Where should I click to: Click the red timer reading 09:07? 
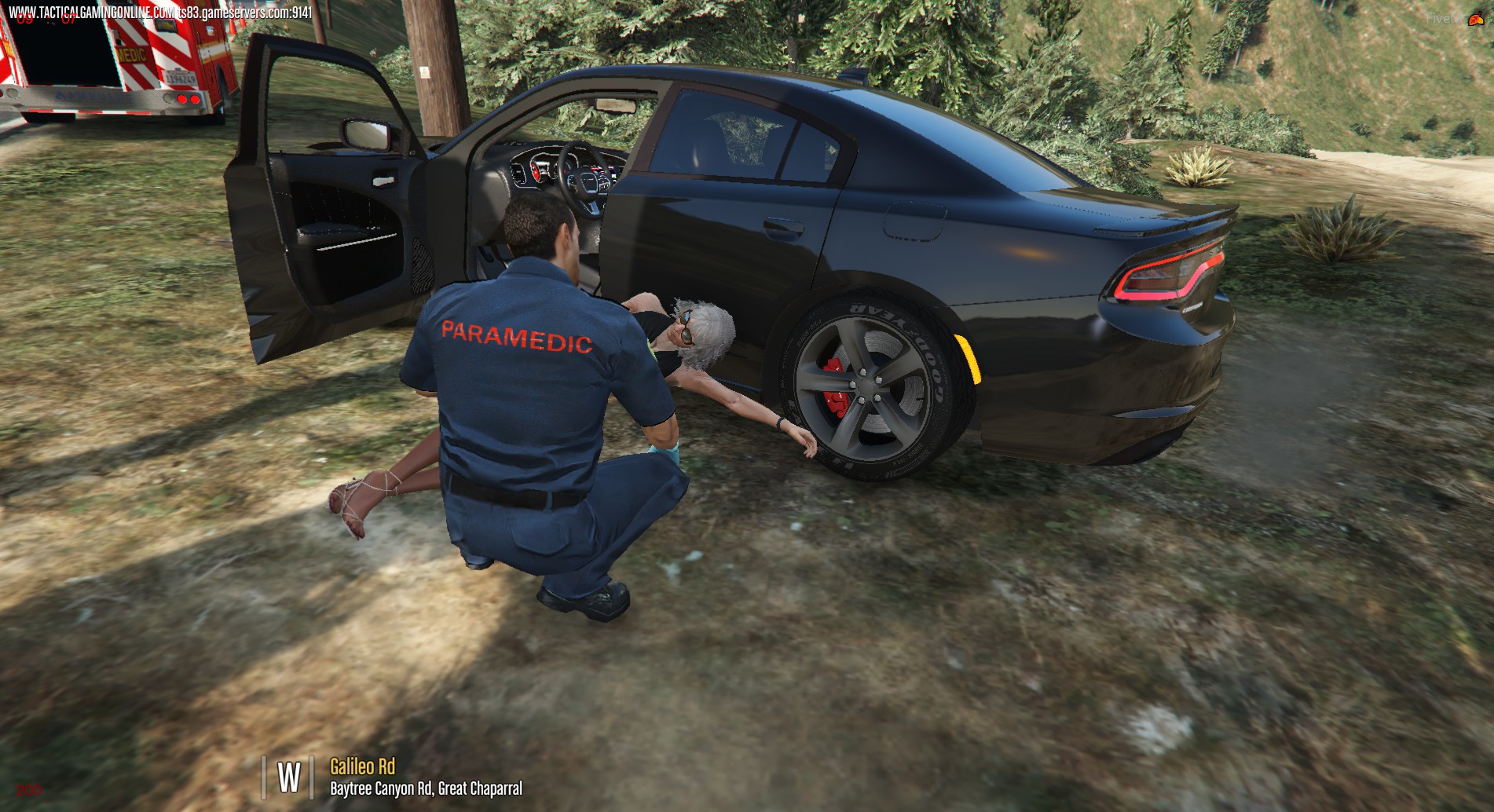click(46, 20)
